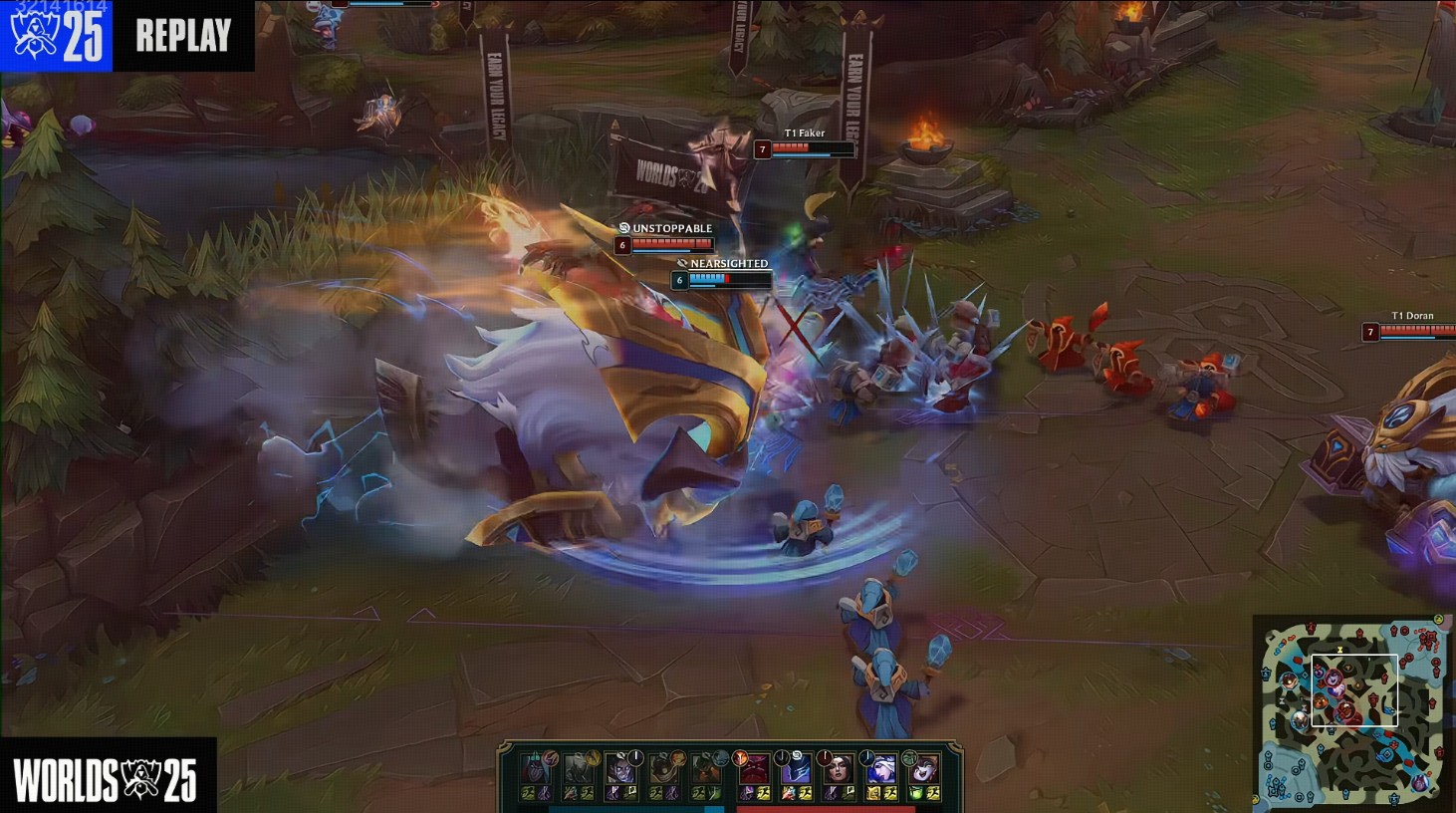Viewport: 1456px width, 813px height.
Task: Select the pale-faced woman portrait on red side
Action: click(x=838, y=768)
